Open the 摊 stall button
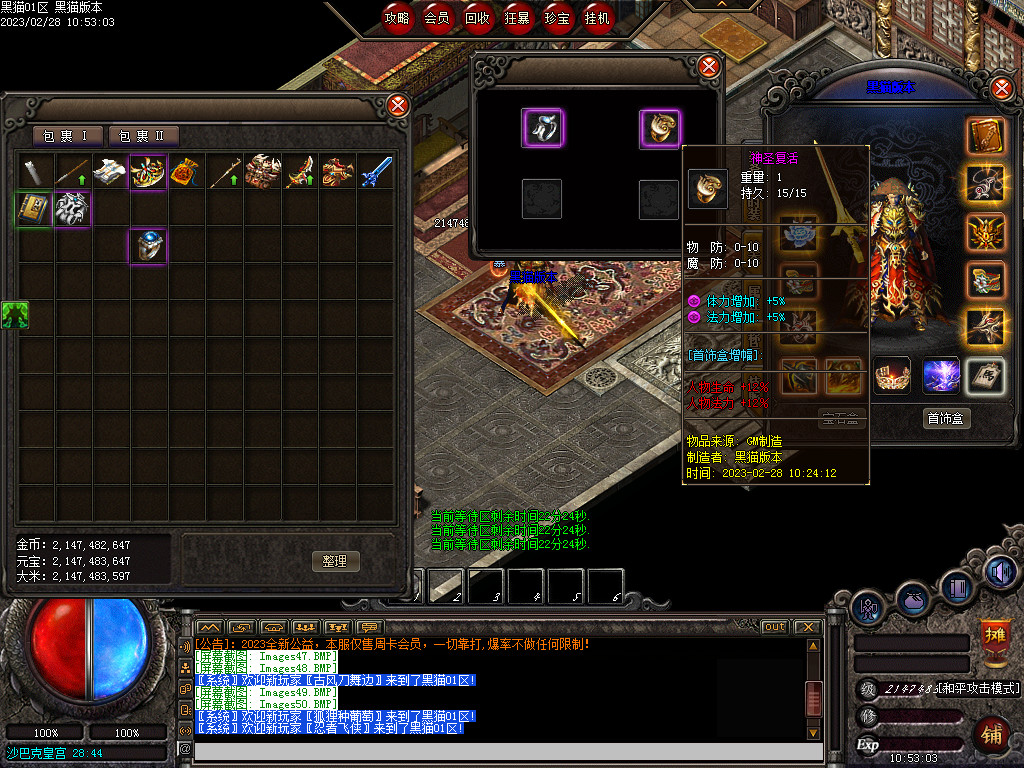Viewport: 1024px width, 768px height. (995, 637)
